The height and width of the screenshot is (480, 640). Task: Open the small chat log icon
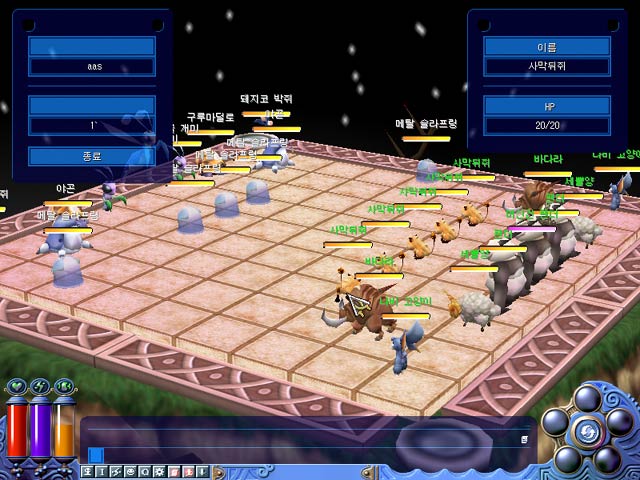coord(523,438)
